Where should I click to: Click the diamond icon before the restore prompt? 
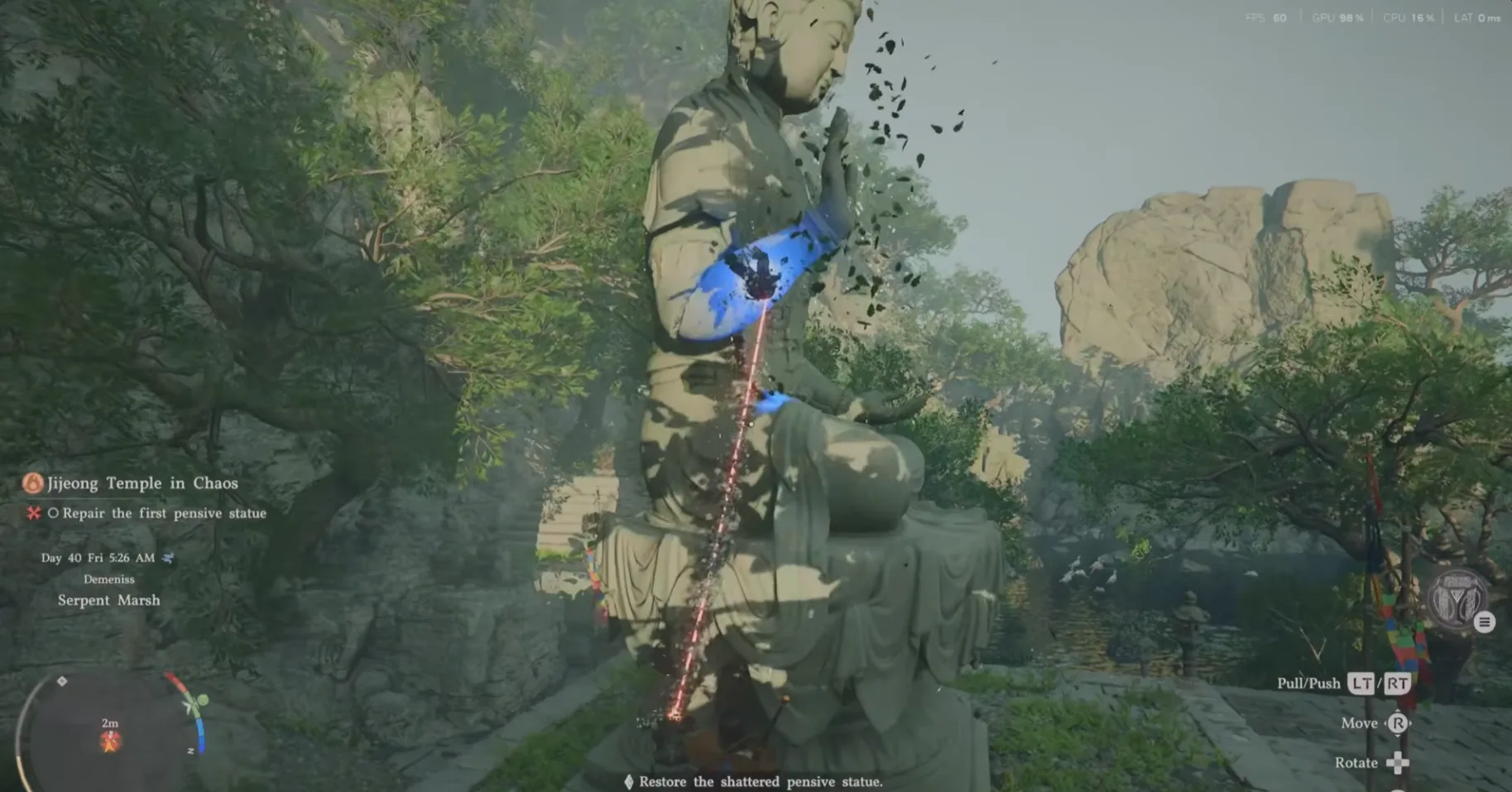click(x=629, y=780)
